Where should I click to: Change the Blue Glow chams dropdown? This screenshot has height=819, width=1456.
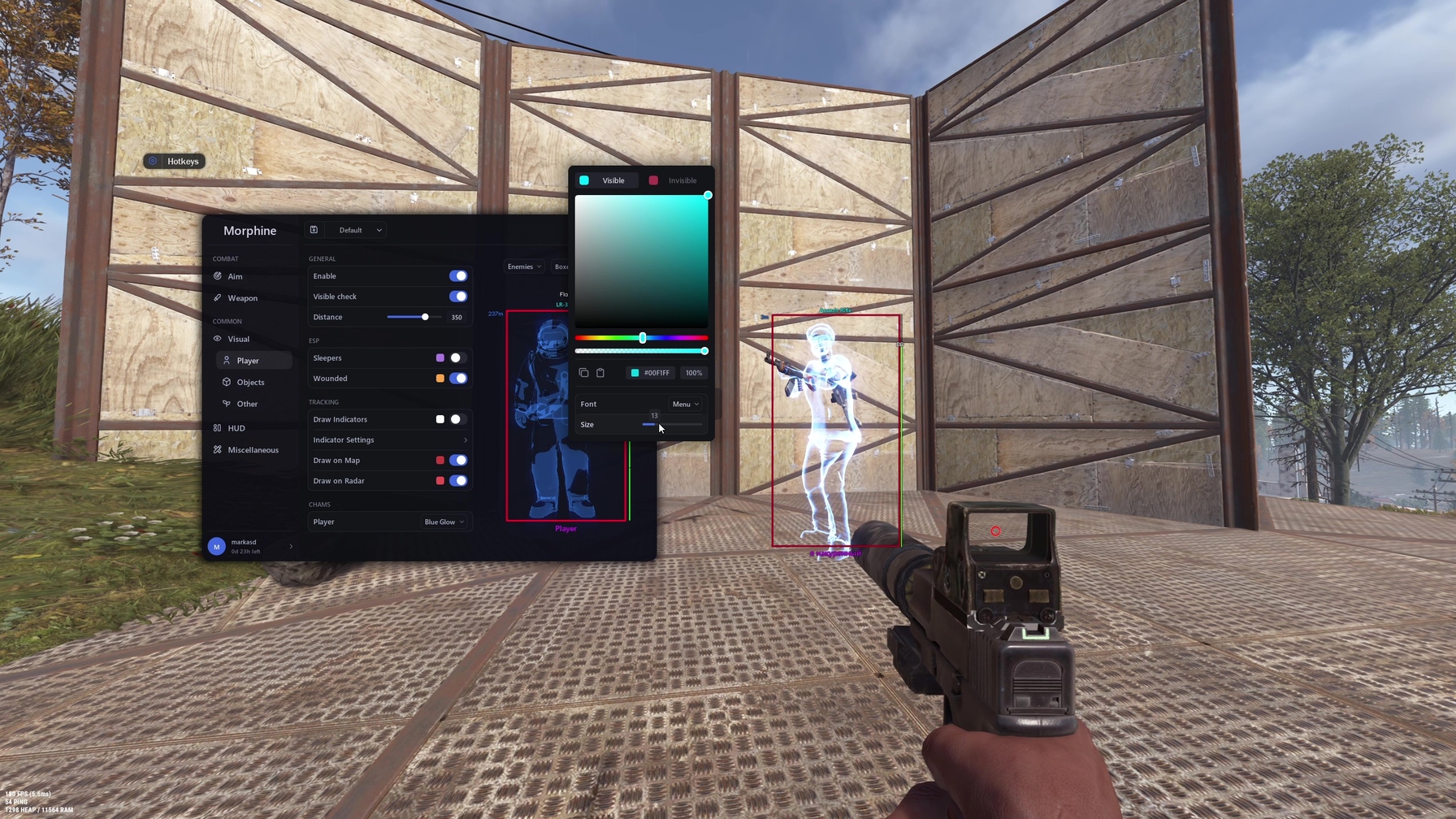(444, 522)
